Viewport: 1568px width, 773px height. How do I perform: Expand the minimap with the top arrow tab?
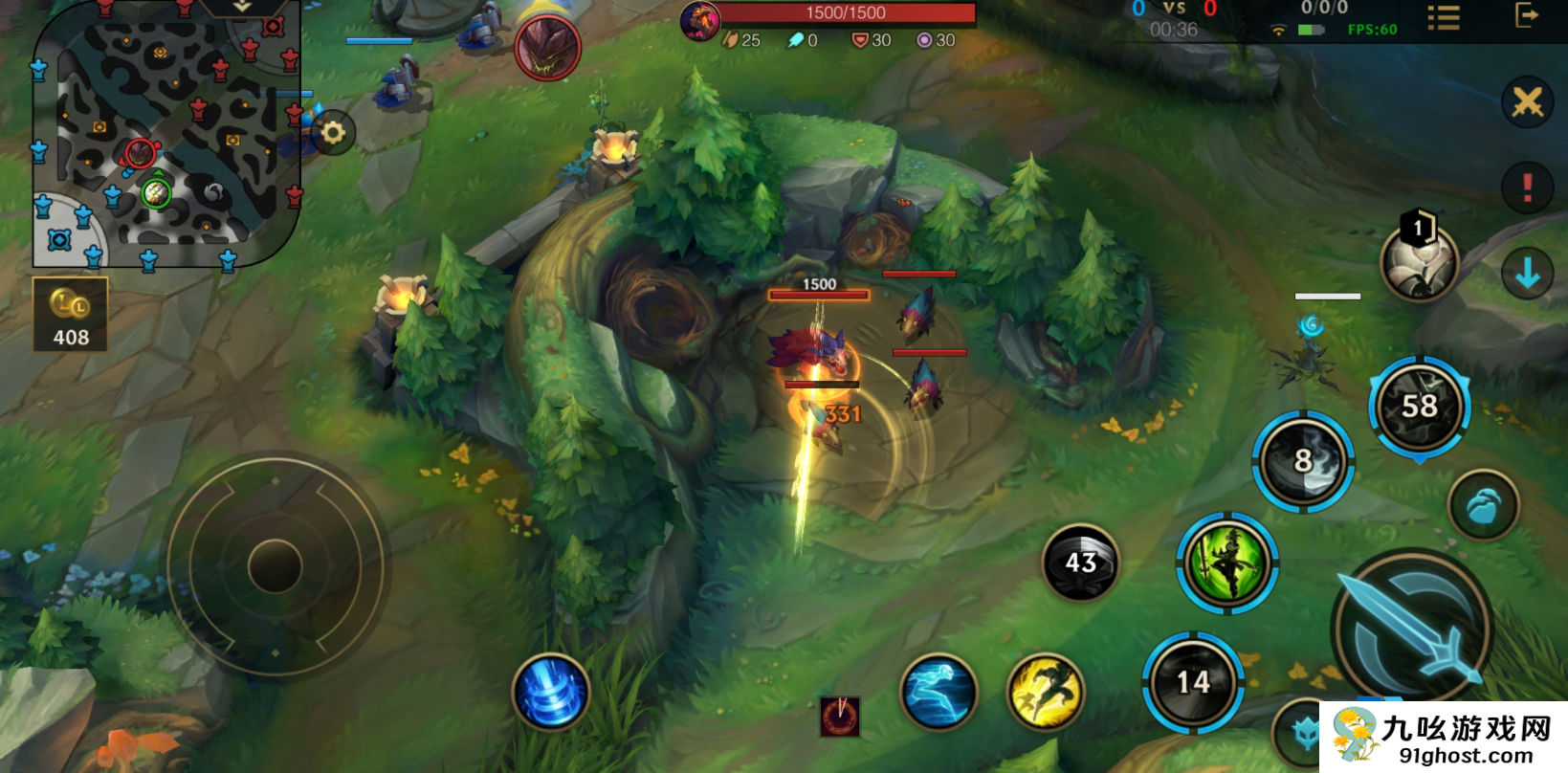pyautogui.click(x=242, y=8)
